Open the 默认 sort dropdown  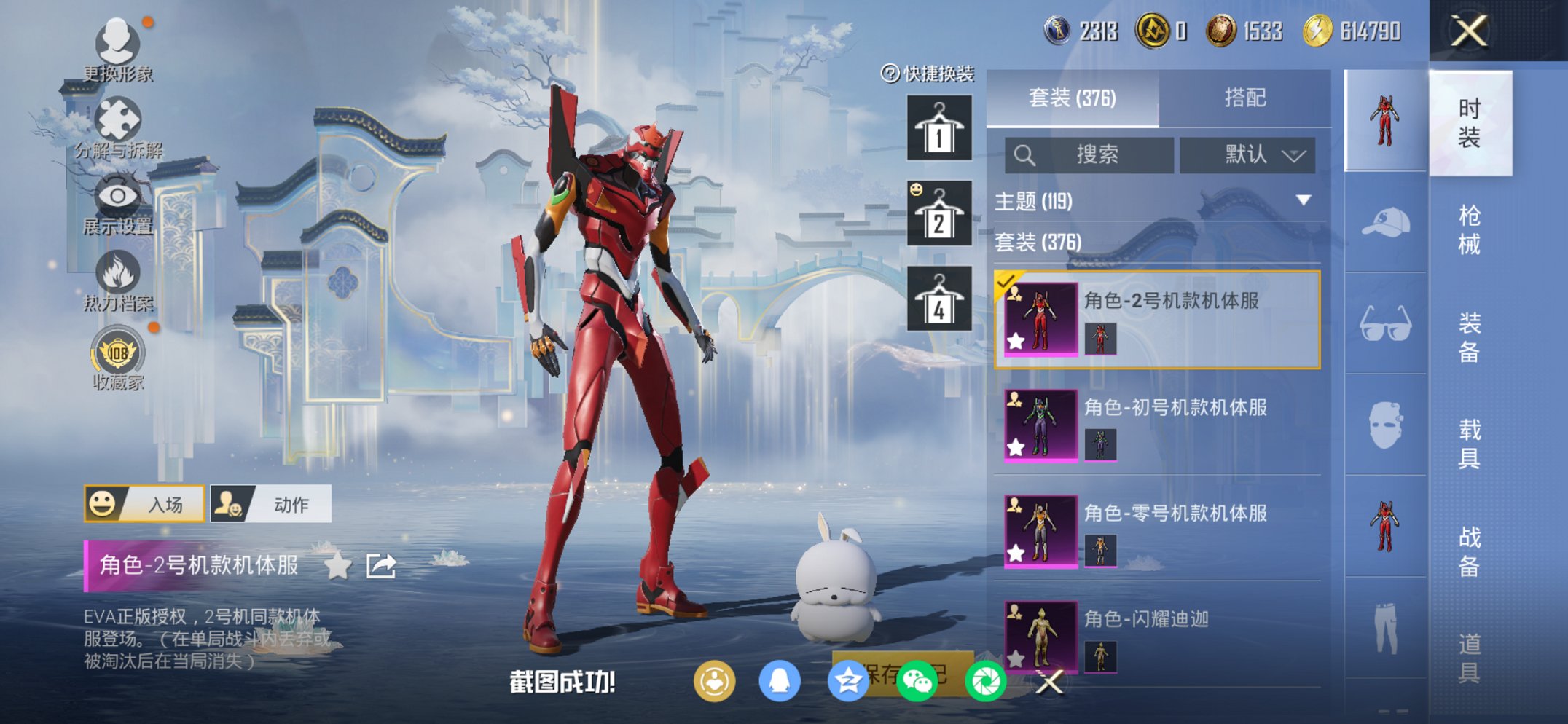pyautogui.click(x=1247, y=154)
